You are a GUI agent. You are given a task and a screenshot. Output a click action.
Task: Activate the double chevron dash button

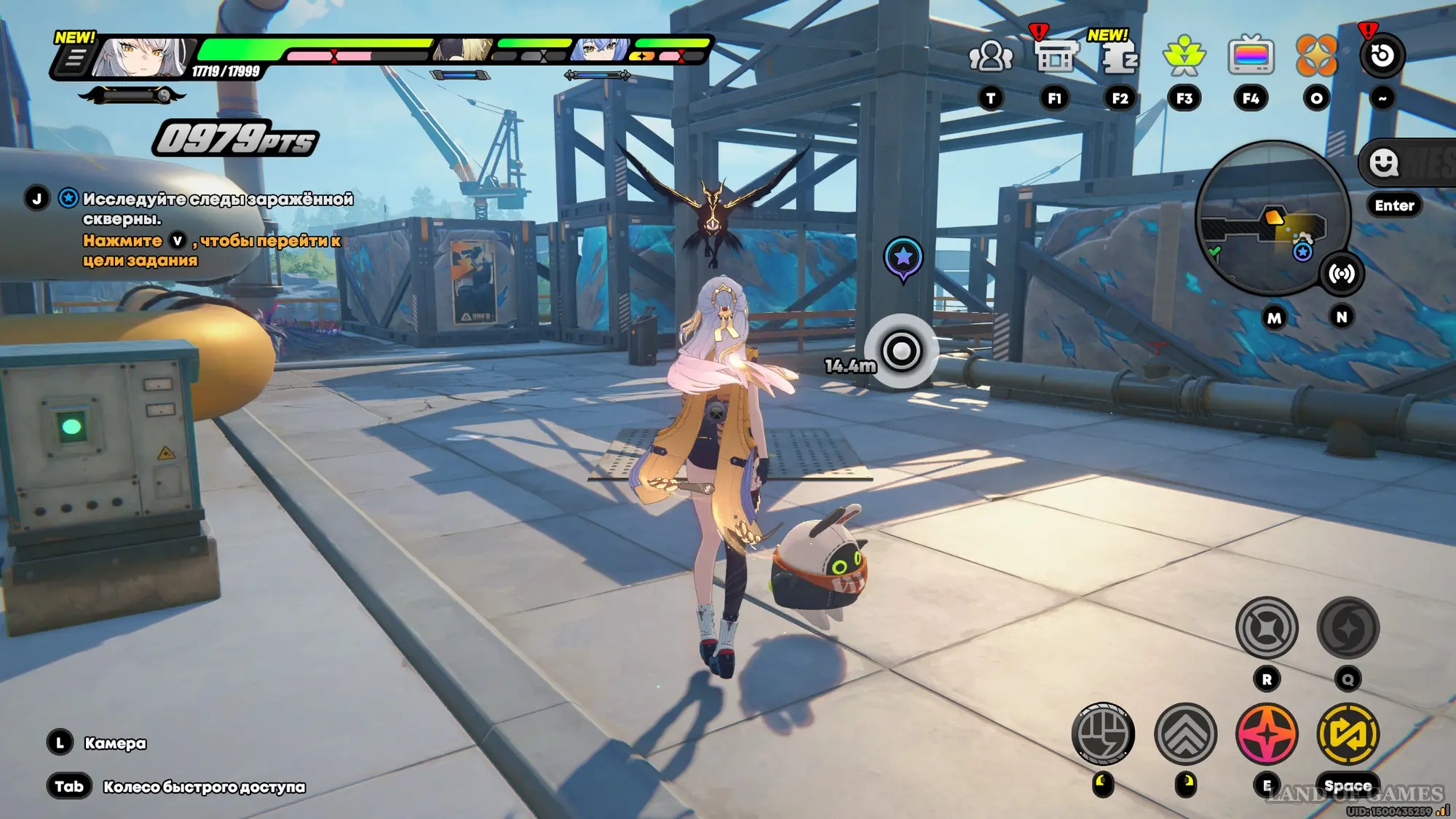pos(1185,734)
